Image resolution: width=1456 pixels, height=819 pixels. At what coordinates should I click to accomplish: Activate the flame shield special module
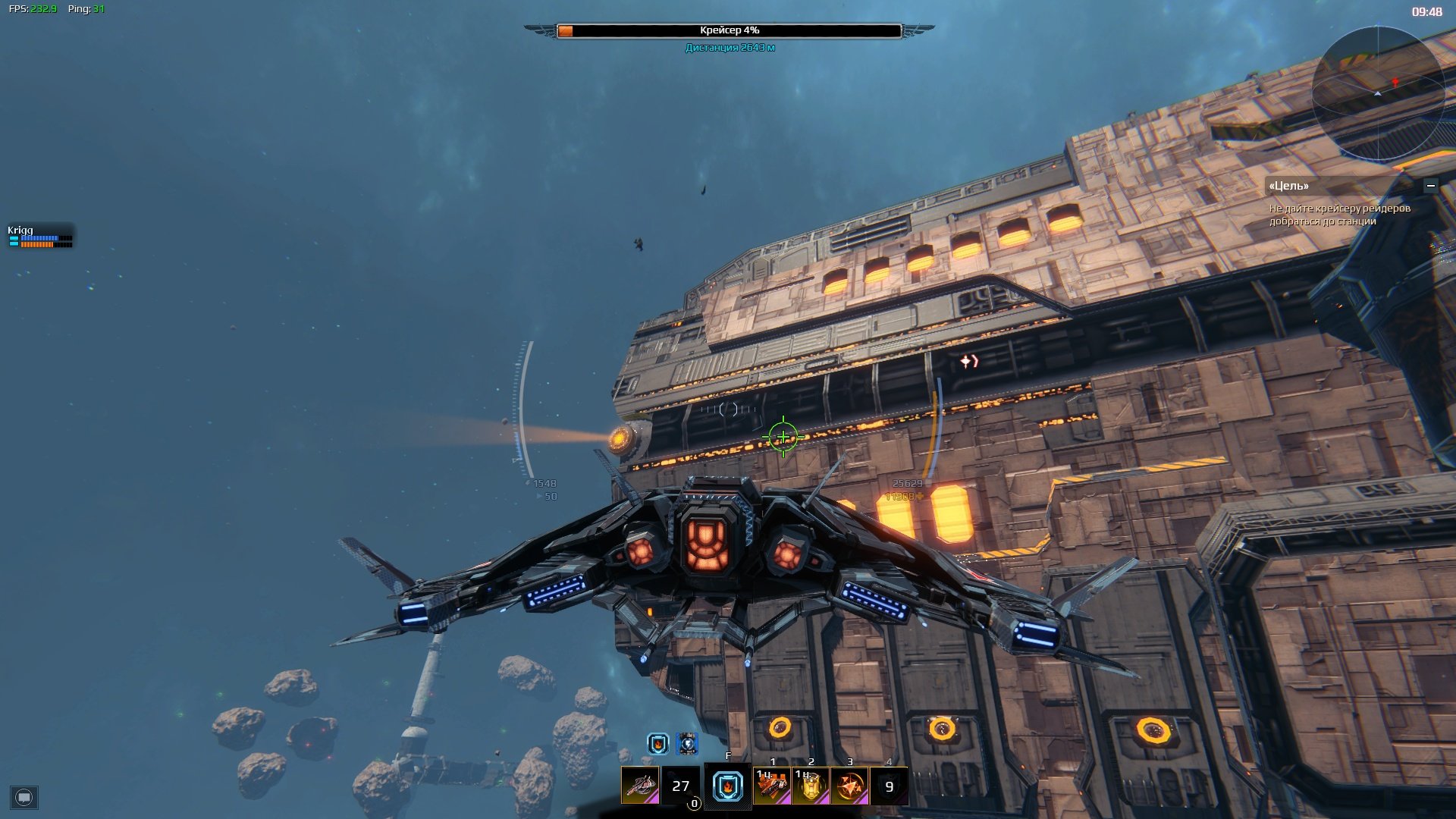tap(728, 786)
